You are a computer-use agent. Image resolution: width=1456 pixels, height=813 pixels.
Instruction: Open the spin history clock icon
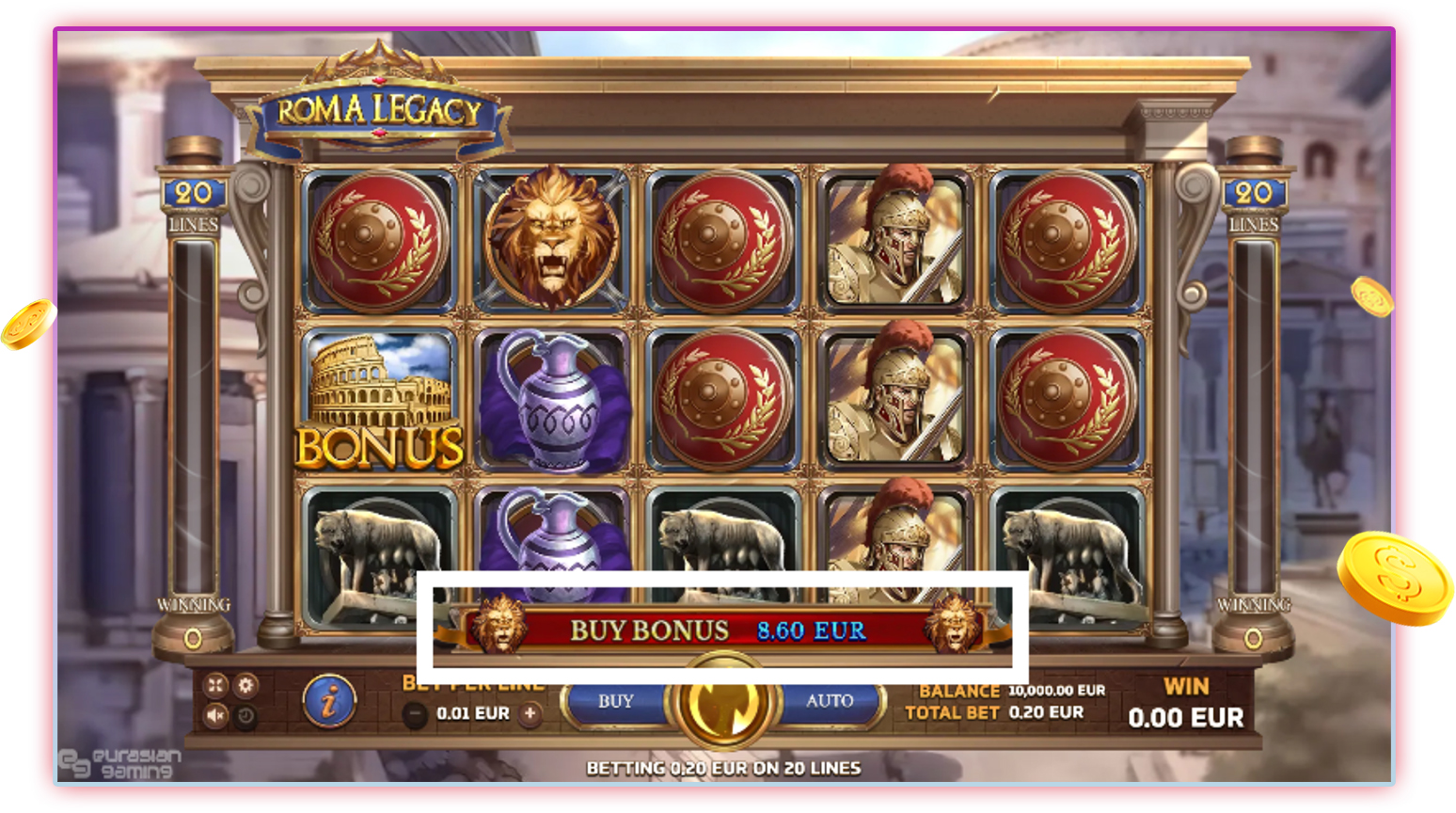(x=245, y=713)
